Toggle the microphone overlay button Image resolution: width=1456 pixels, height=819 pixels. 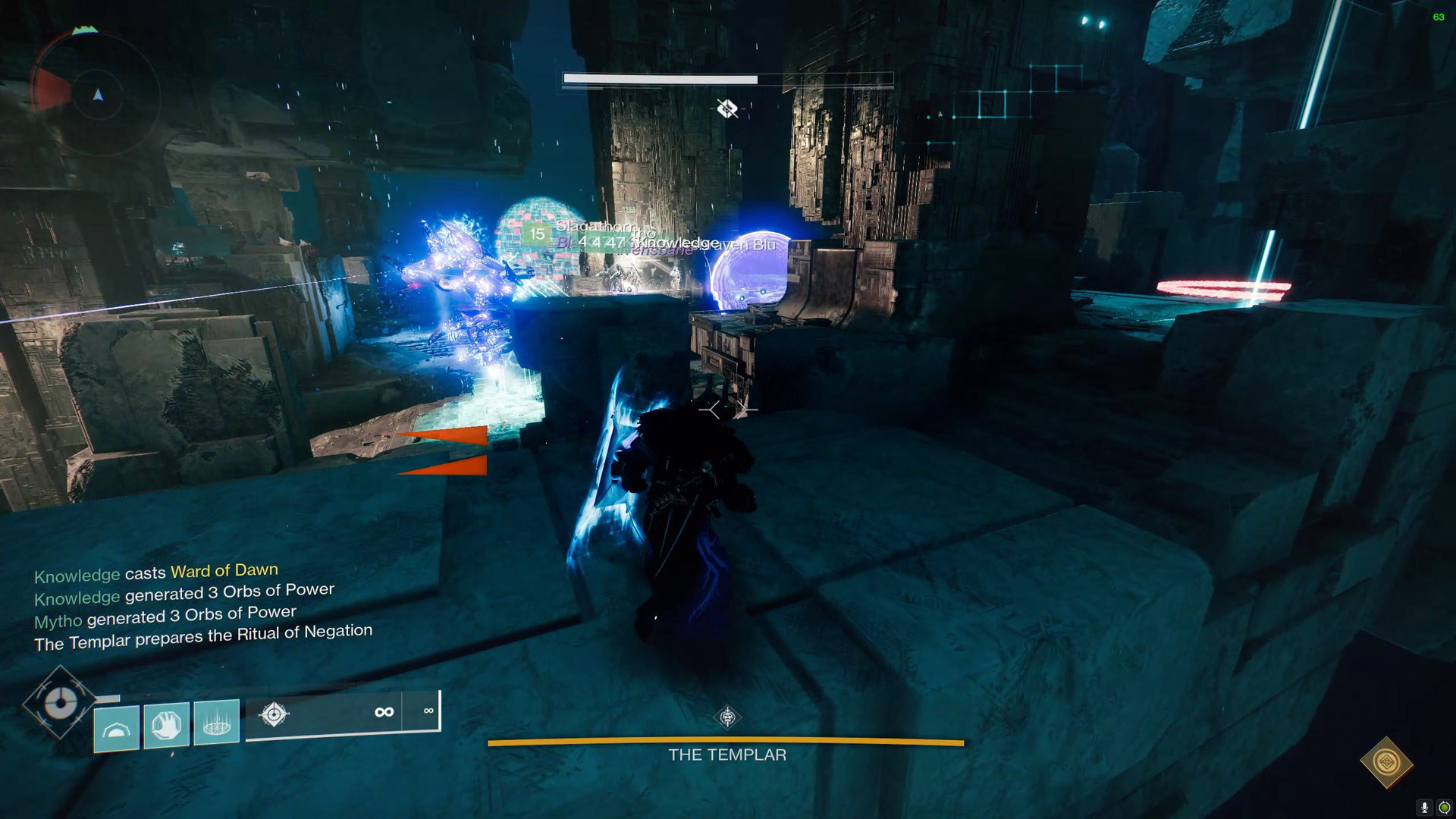pos(1425,808)
